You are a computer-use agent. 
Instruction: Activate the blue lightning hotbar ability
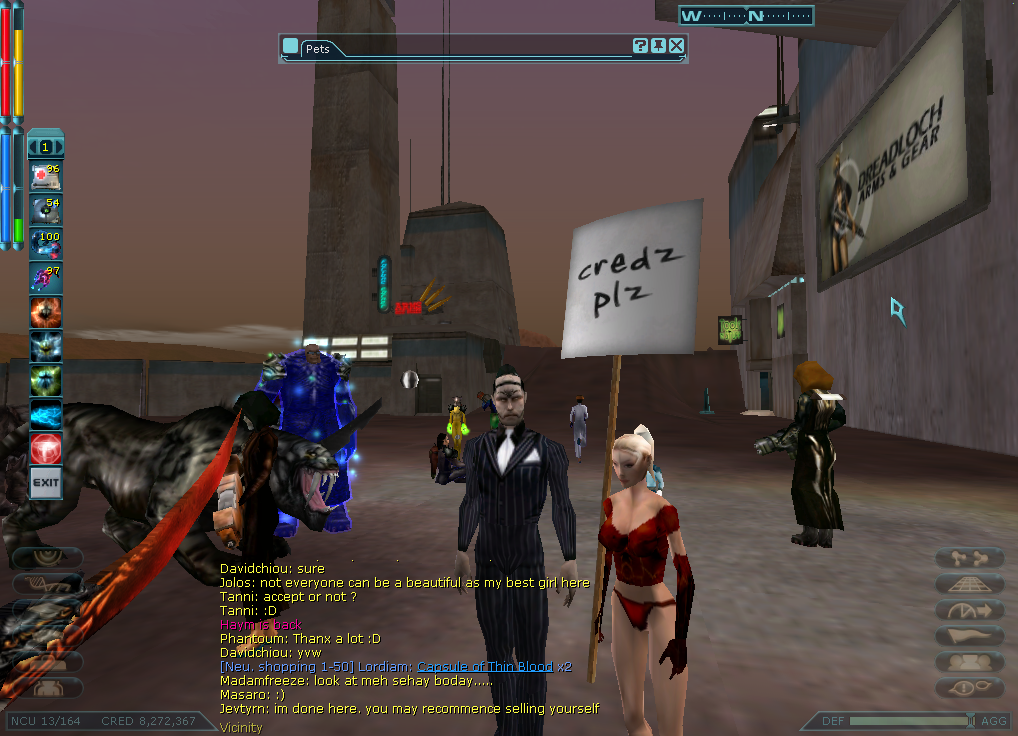(x=46, y=414)
